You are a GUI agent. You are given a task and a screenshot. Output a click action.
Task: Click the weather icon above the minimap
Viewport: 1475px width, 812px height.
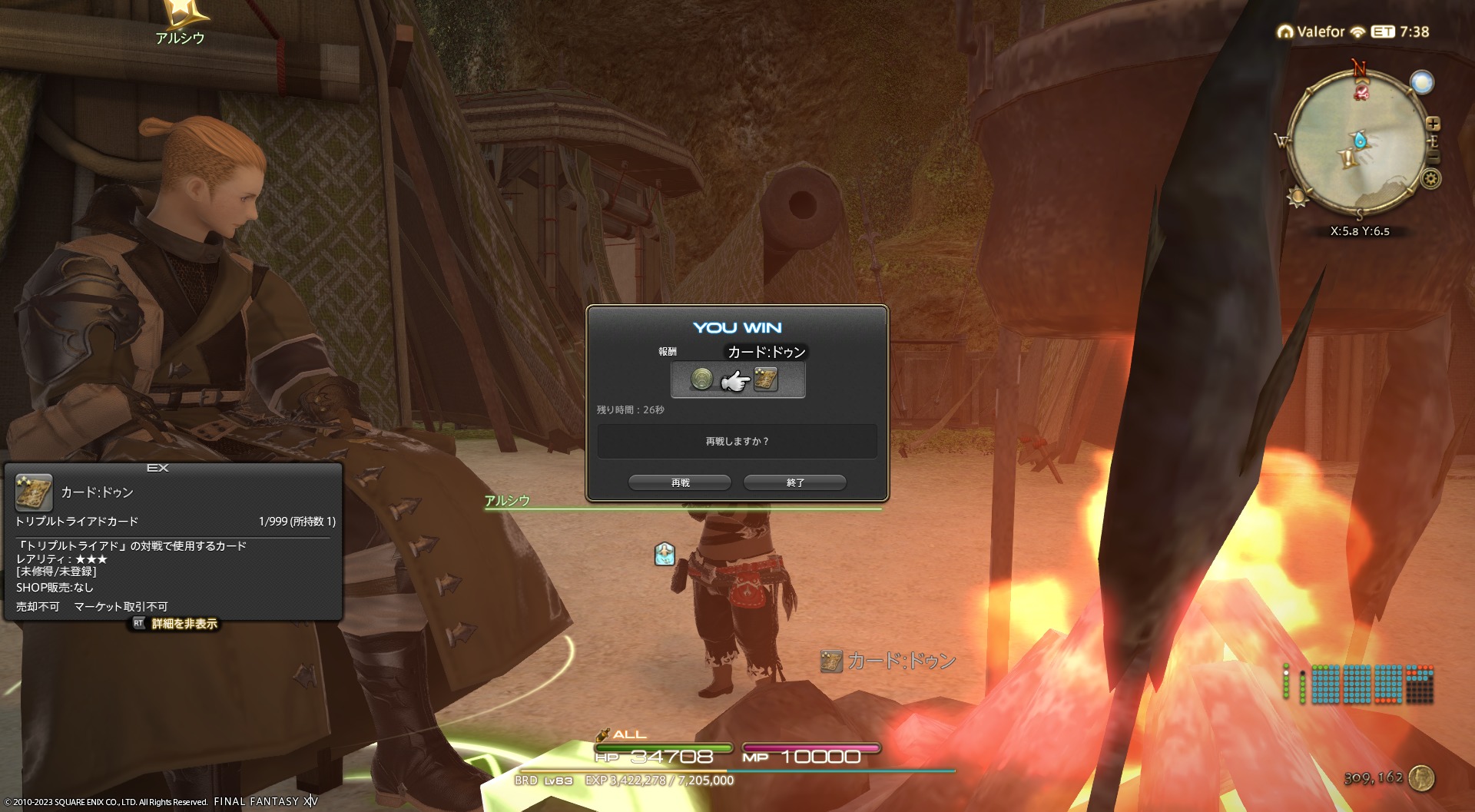1422,82
